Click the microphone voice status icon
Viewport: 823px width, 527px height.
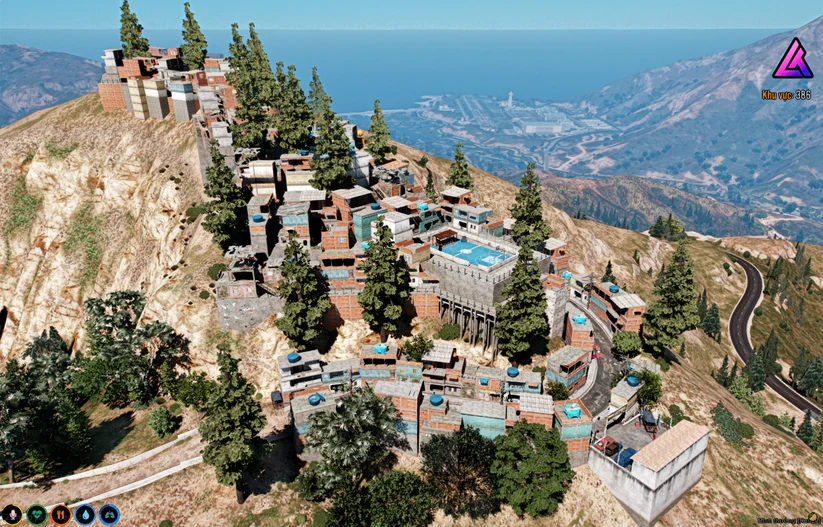pyautogui.click(x=12, y=515)
